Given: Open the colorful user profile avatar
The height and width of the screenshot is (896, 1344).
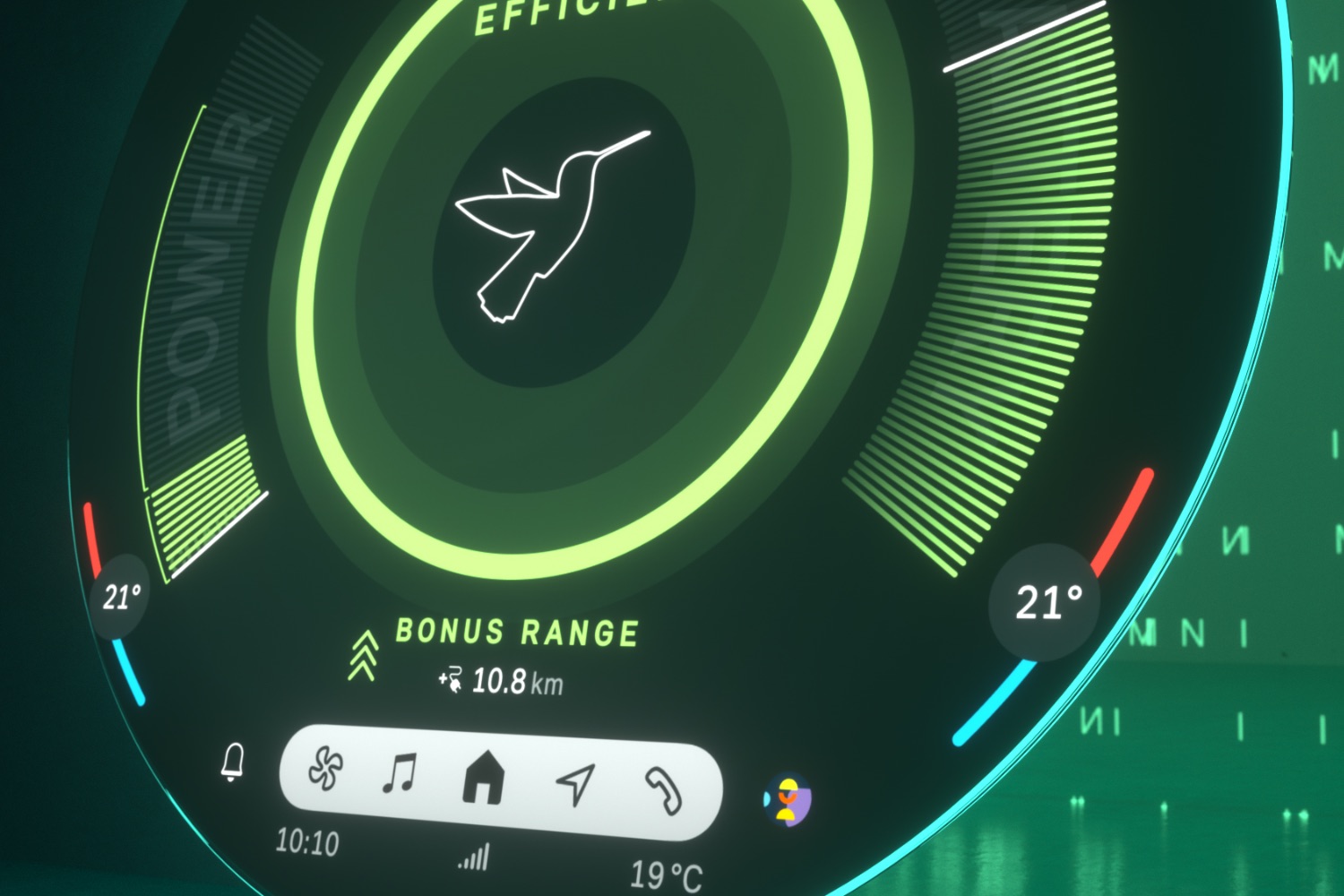Looking at the screenshot, I should [x=788, y=800].
